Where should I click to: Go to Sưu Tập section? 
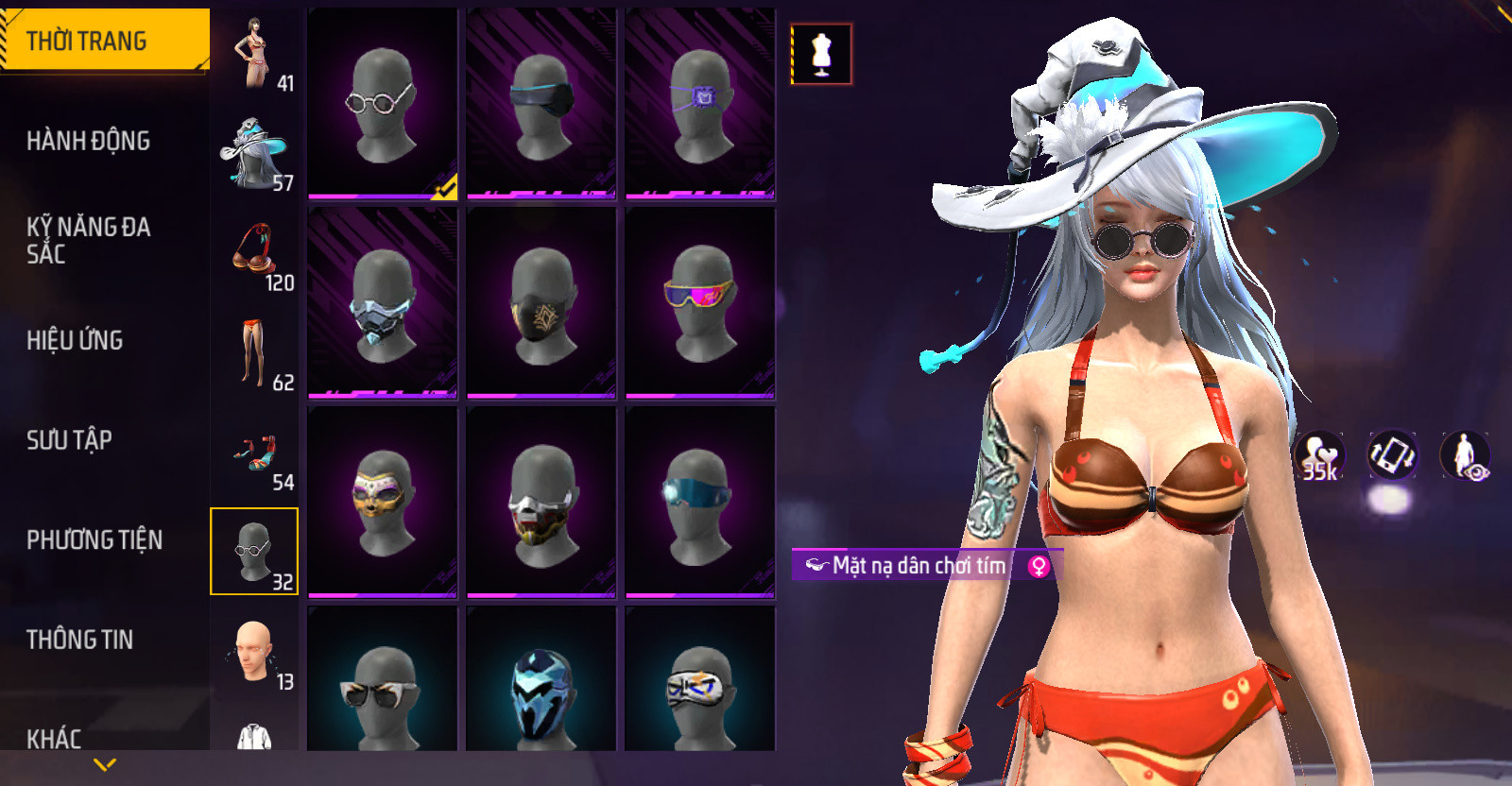click(70, 439)
